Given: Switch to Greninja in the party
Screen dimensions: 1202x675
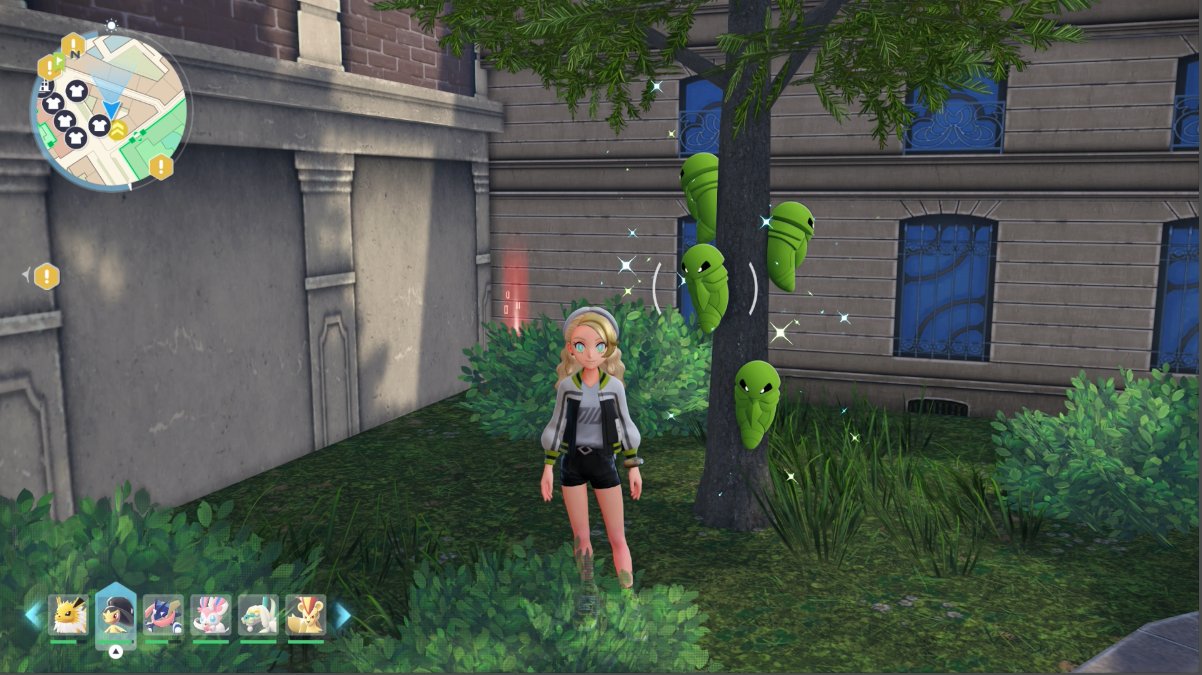Looking at the screenshot, I should [x=163, y=614].
